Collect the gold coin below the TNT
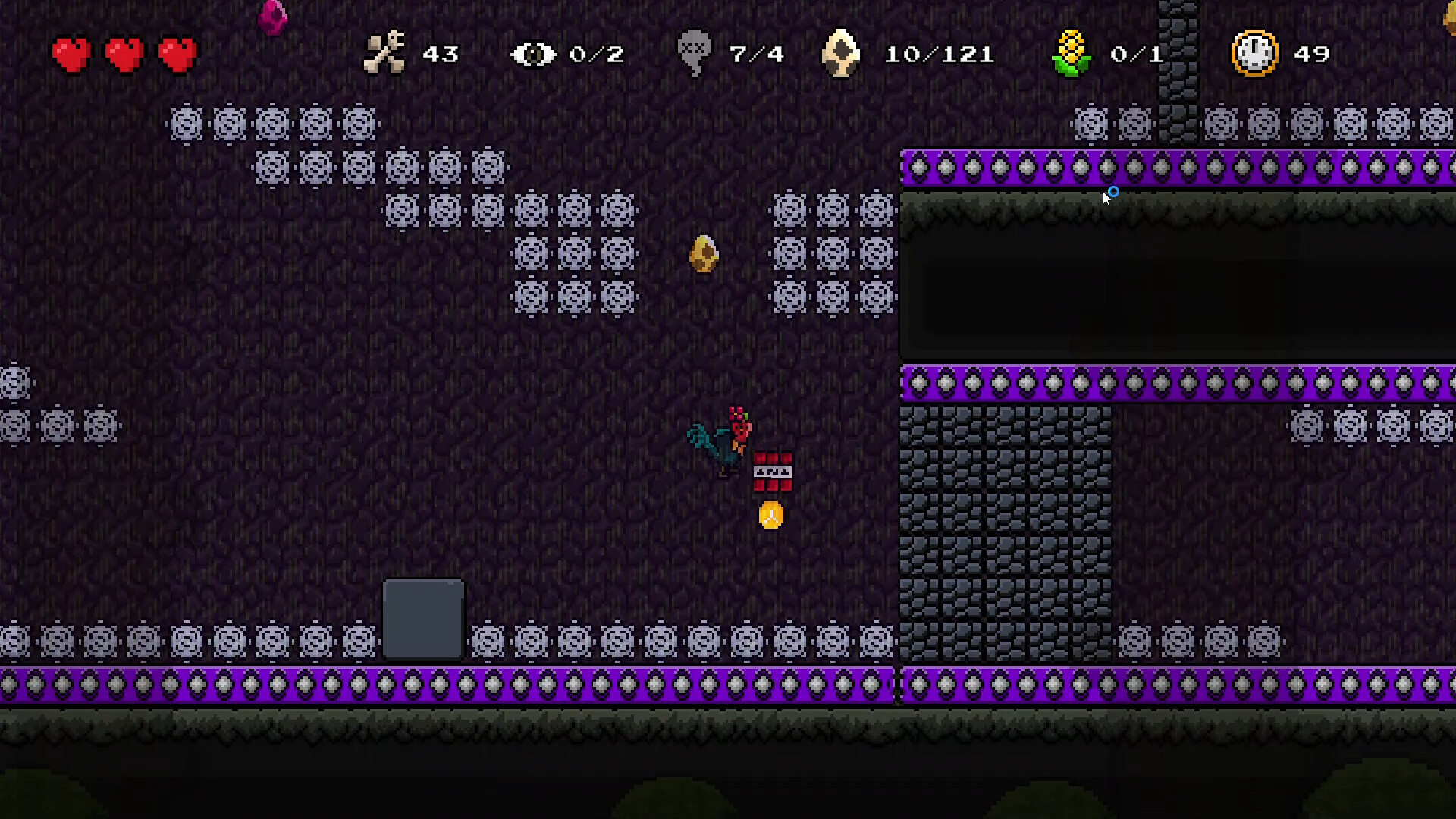This screenshot has width=1456, height=819. coord(771,514)
